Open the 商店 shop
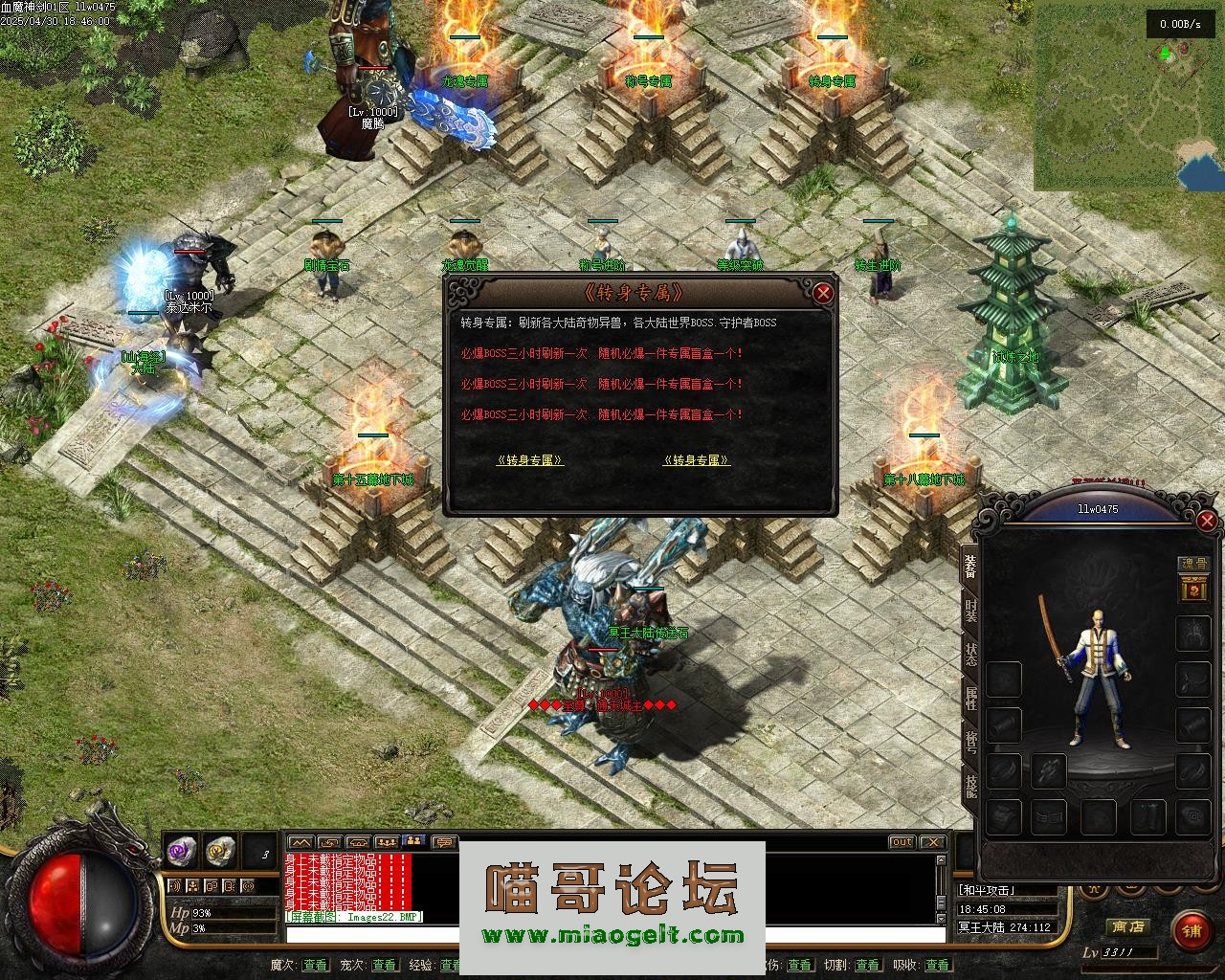Image resolution: width=1225 pixels, height=980 pixels. point(1126,926)
